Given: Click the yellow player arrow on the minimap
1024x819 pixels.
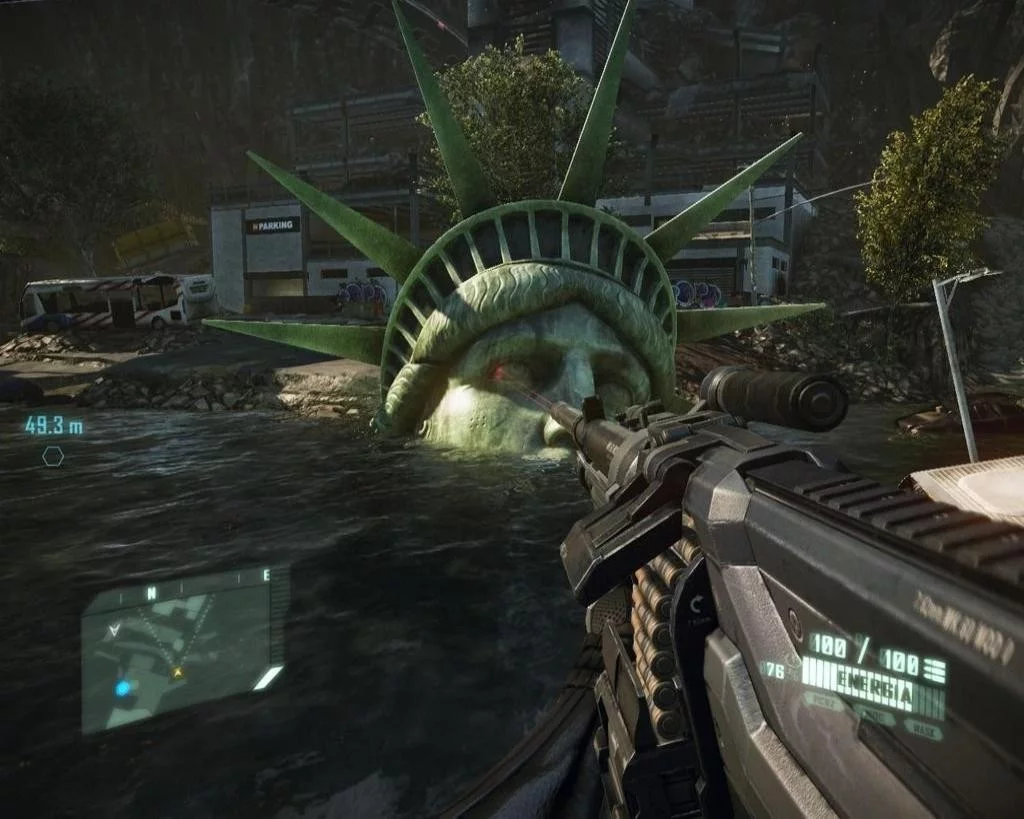Looking at the screenshot, I should pos(178,672).
